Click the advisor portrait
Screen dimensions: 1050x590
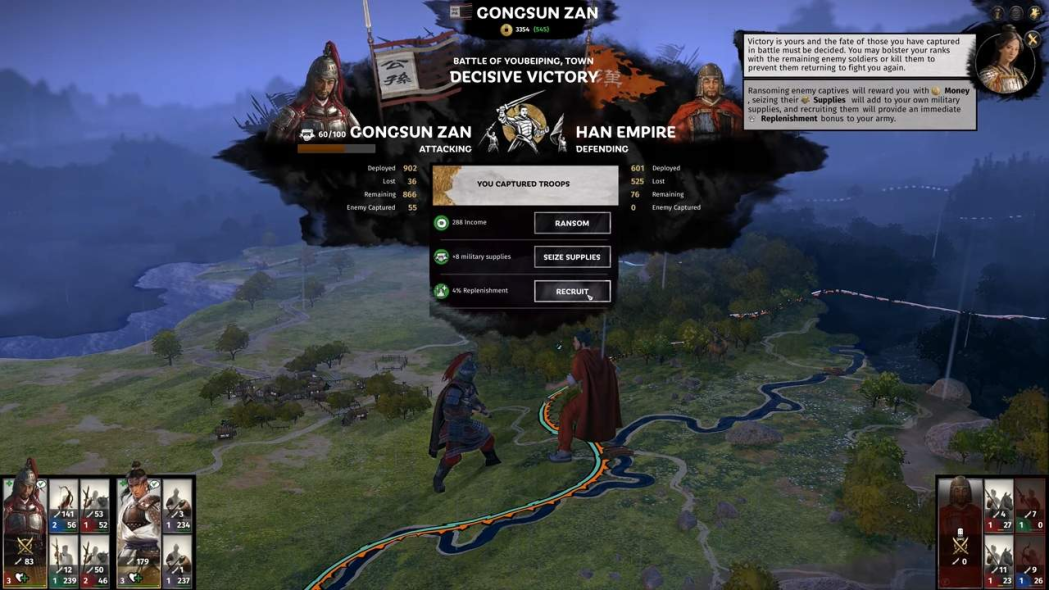pyautogui.click(x=1003, y=62)
